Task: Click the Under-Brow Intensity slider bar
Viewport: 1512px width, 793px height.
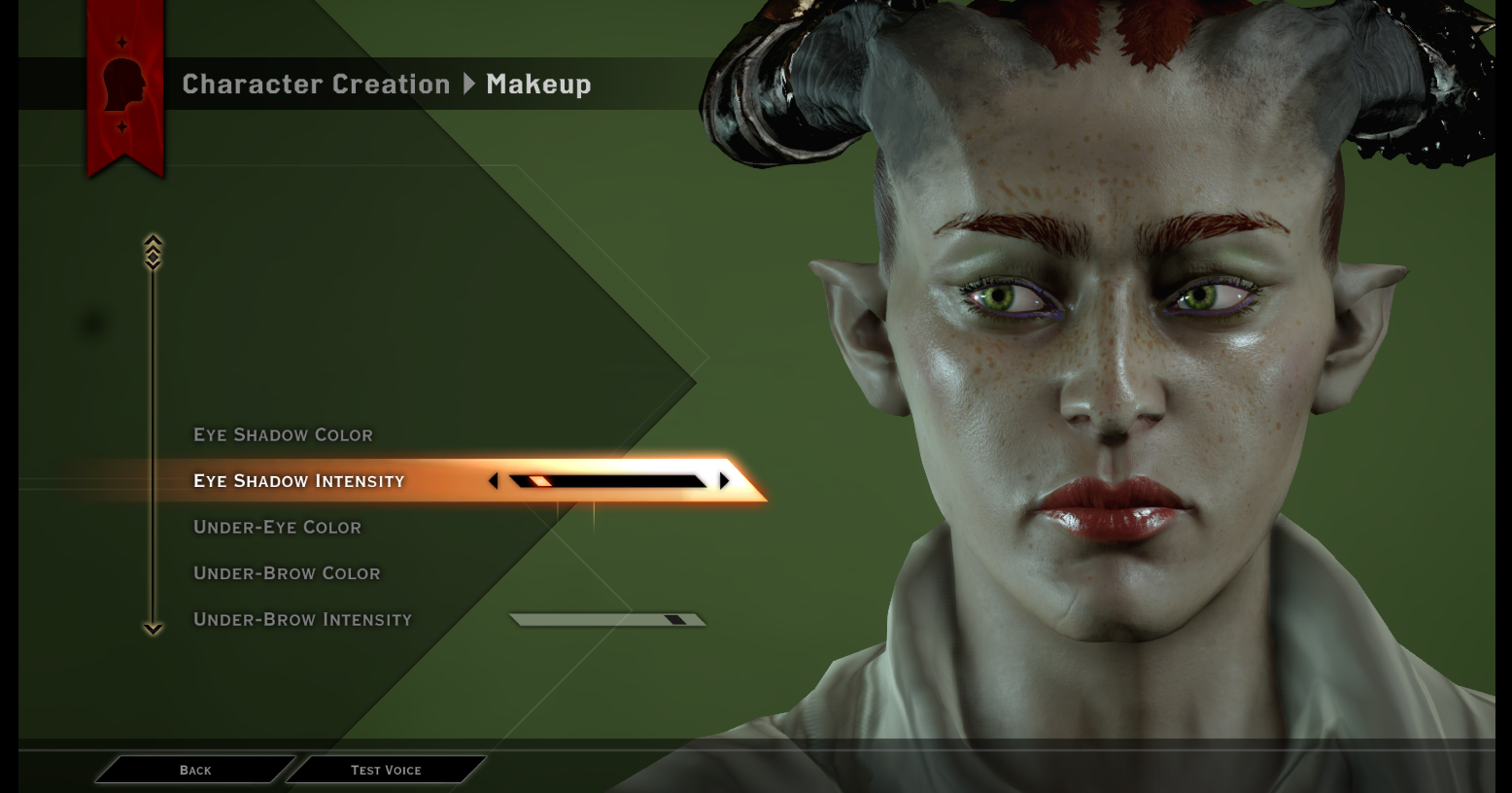Action: point(608,619)
